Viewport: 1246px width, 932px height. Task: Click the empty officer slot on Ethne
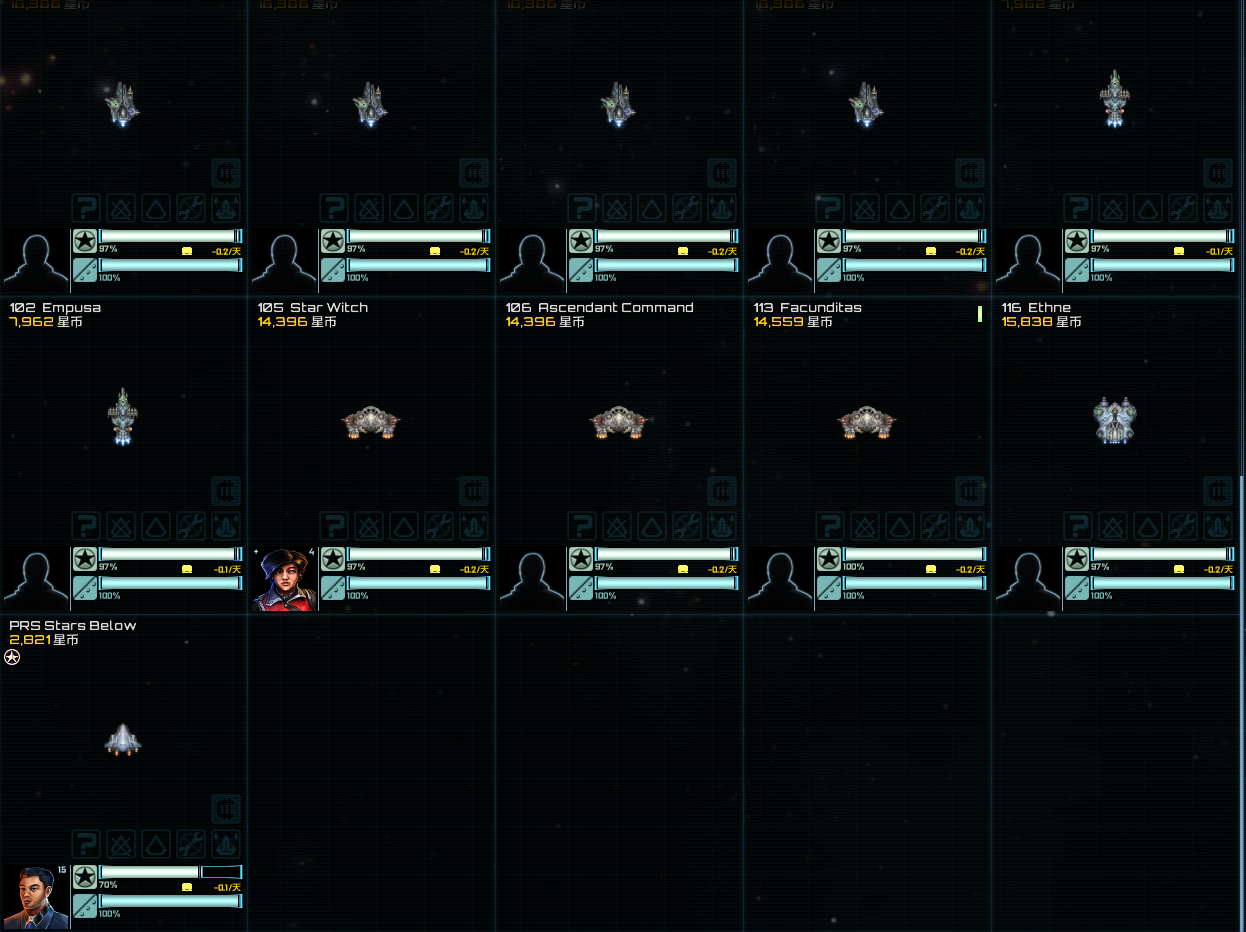(1029, 579)
